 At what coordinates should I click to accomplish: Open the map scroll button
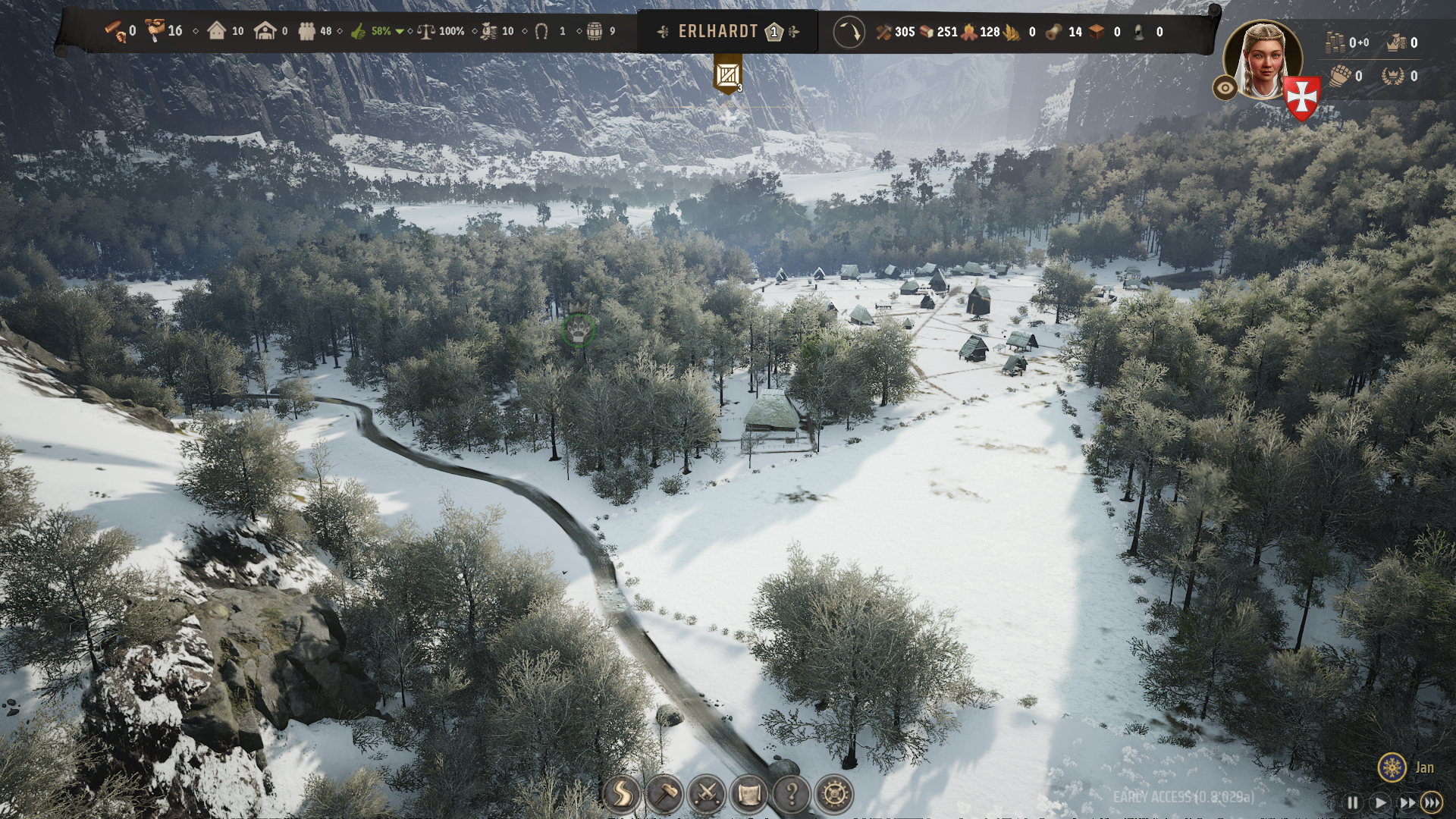(749, 795)
